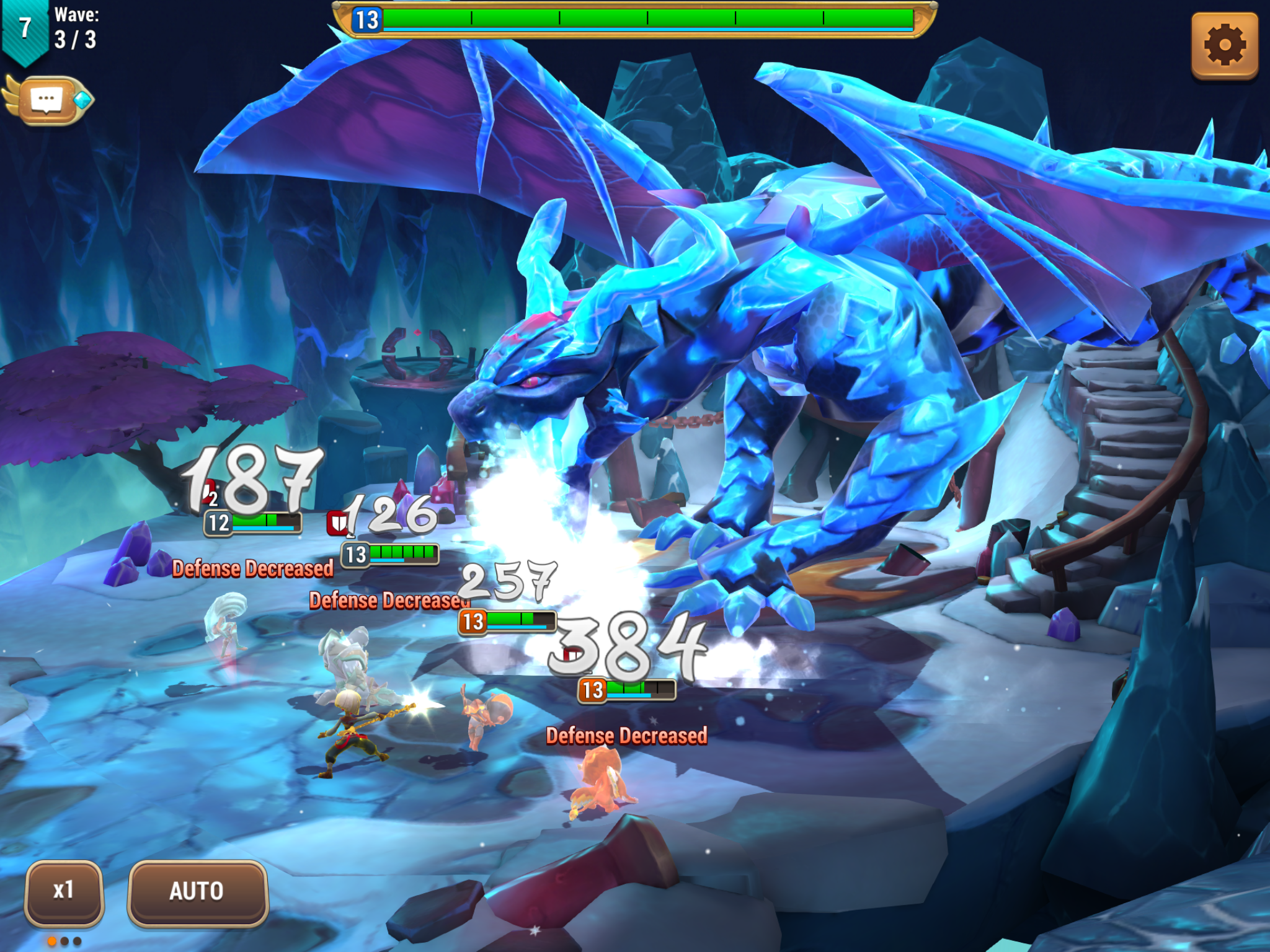Open the gear settings menu
The height and width of the screenshot is (952, 1270).
coord(1225,45)
